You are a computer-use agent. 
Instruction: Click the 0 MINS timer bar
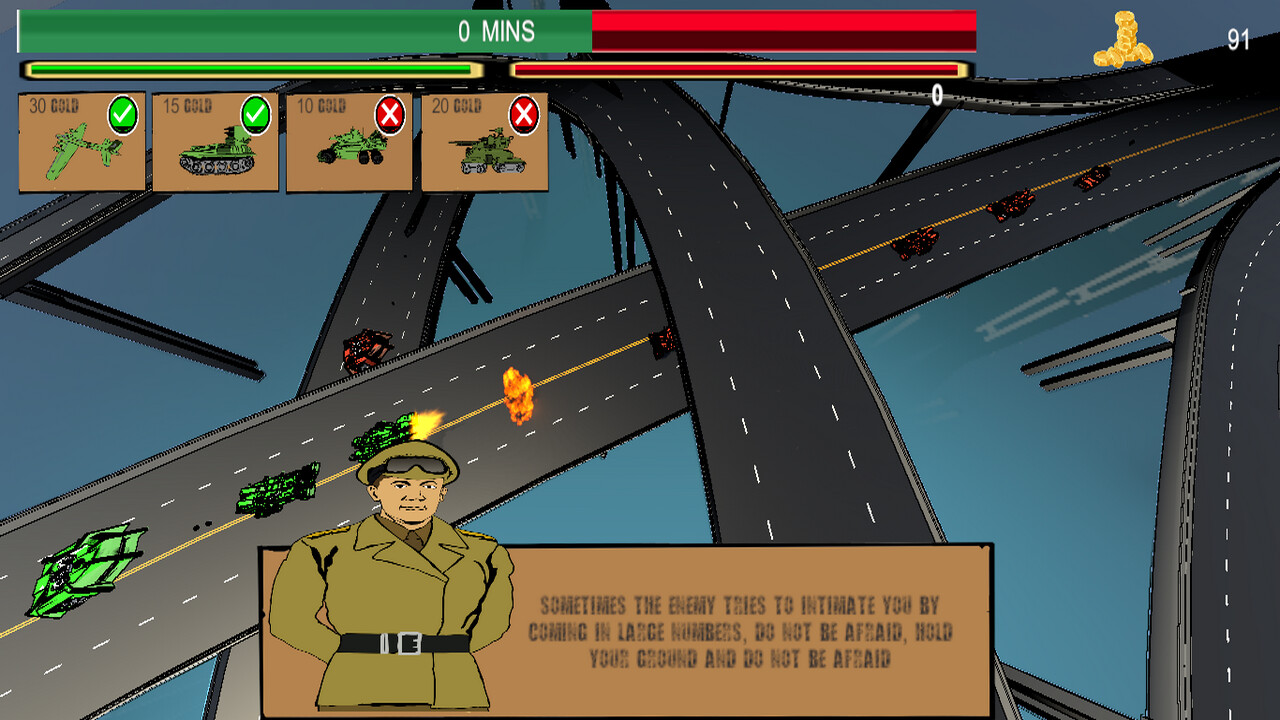[500, 31]
